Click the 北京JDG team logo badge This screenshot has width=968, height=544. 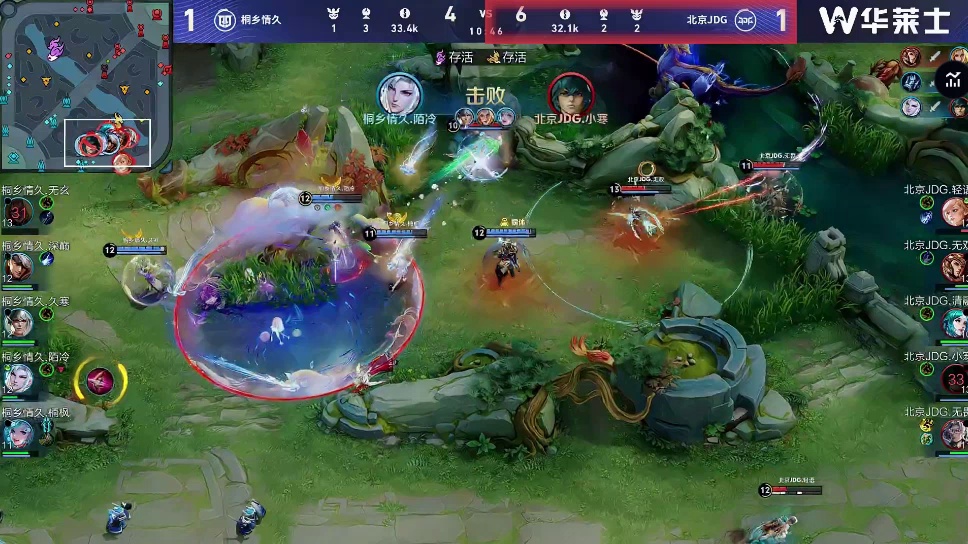point(745,20)
